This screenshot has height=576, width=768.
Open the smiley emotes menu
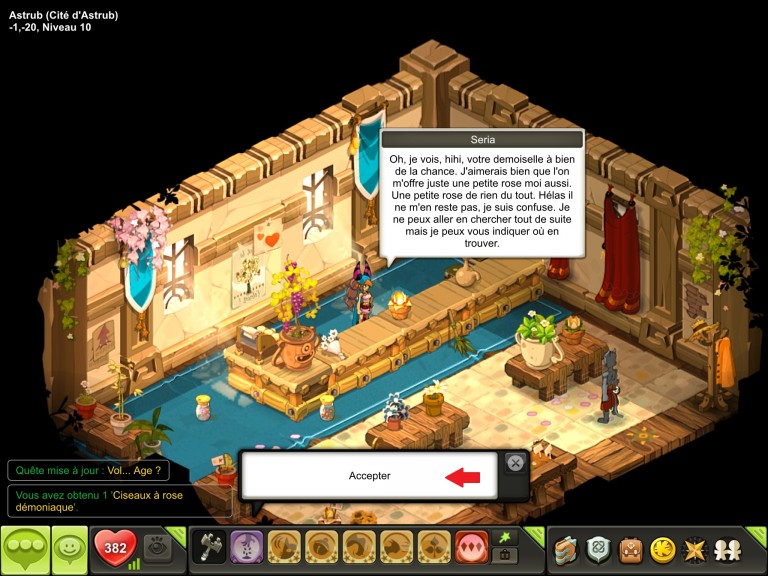tap(69, 548)
